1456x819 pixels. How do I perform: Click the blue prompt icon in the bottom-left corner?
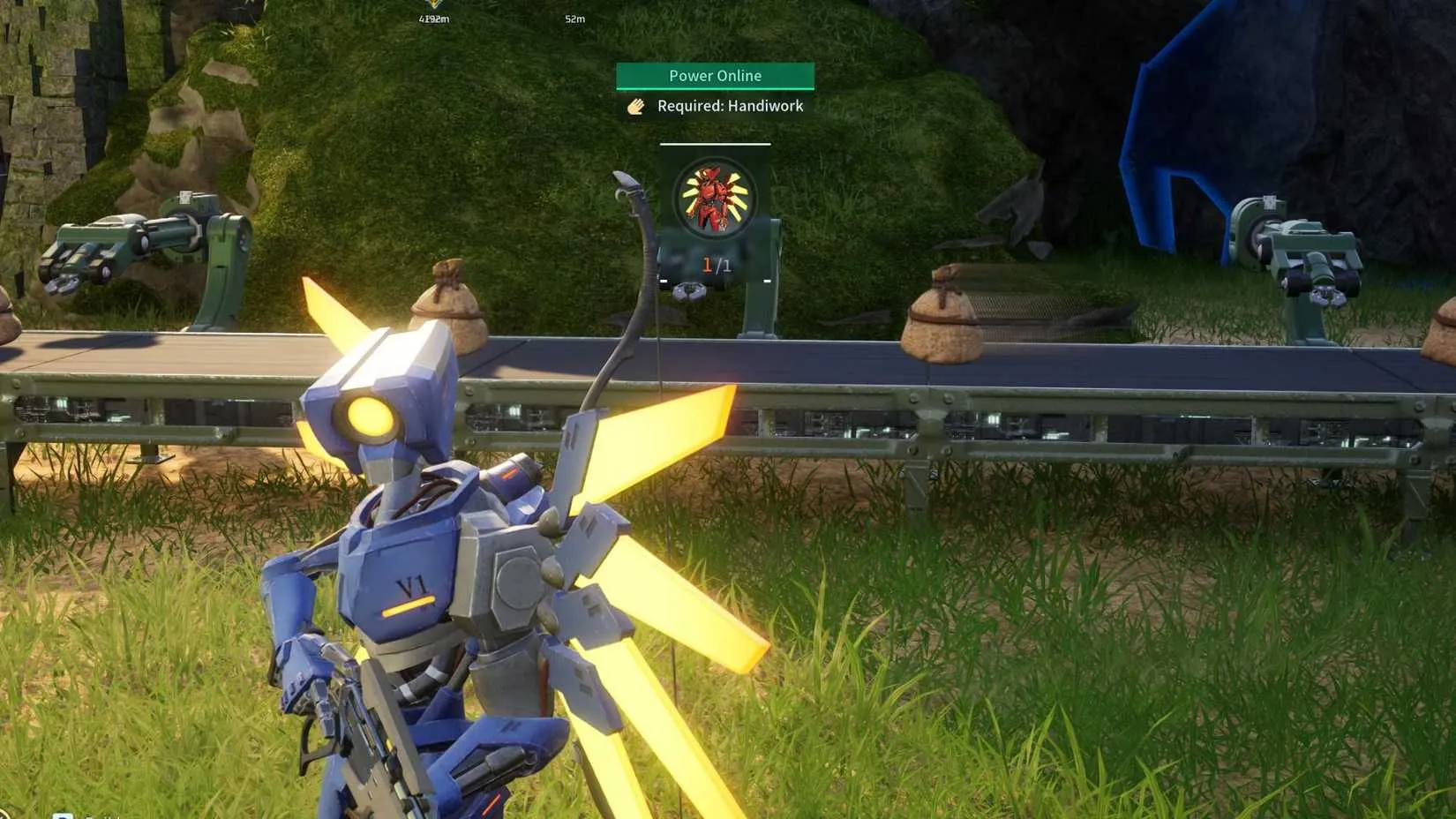(x=60, y=815)
